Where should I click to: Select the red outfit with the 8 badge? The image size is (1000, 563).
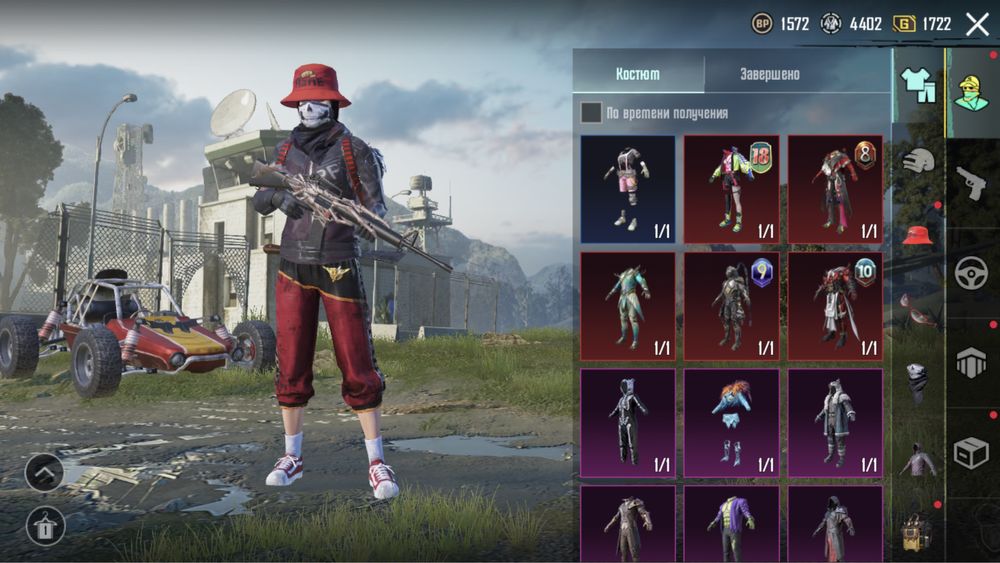click(835, 190)
